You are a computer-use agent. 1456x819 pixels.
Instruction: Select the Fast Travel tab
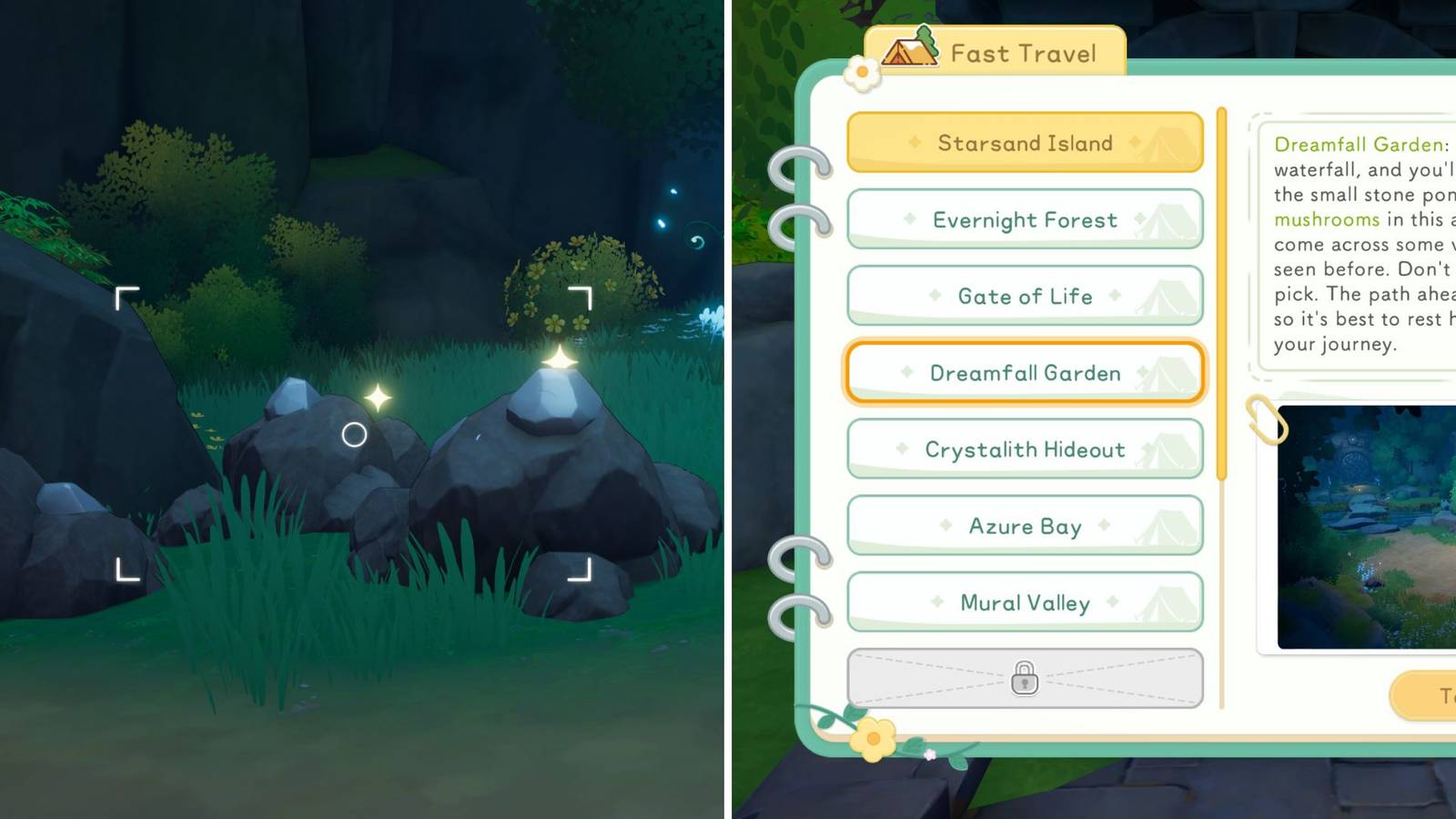tap(1019, 52)
